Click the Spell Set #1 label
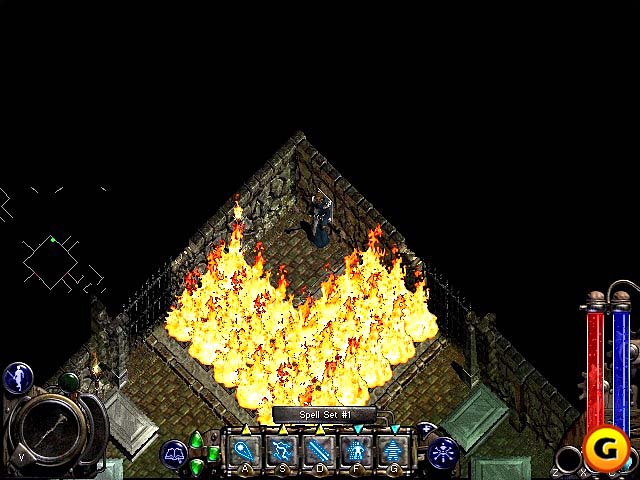 pos(323,414)
